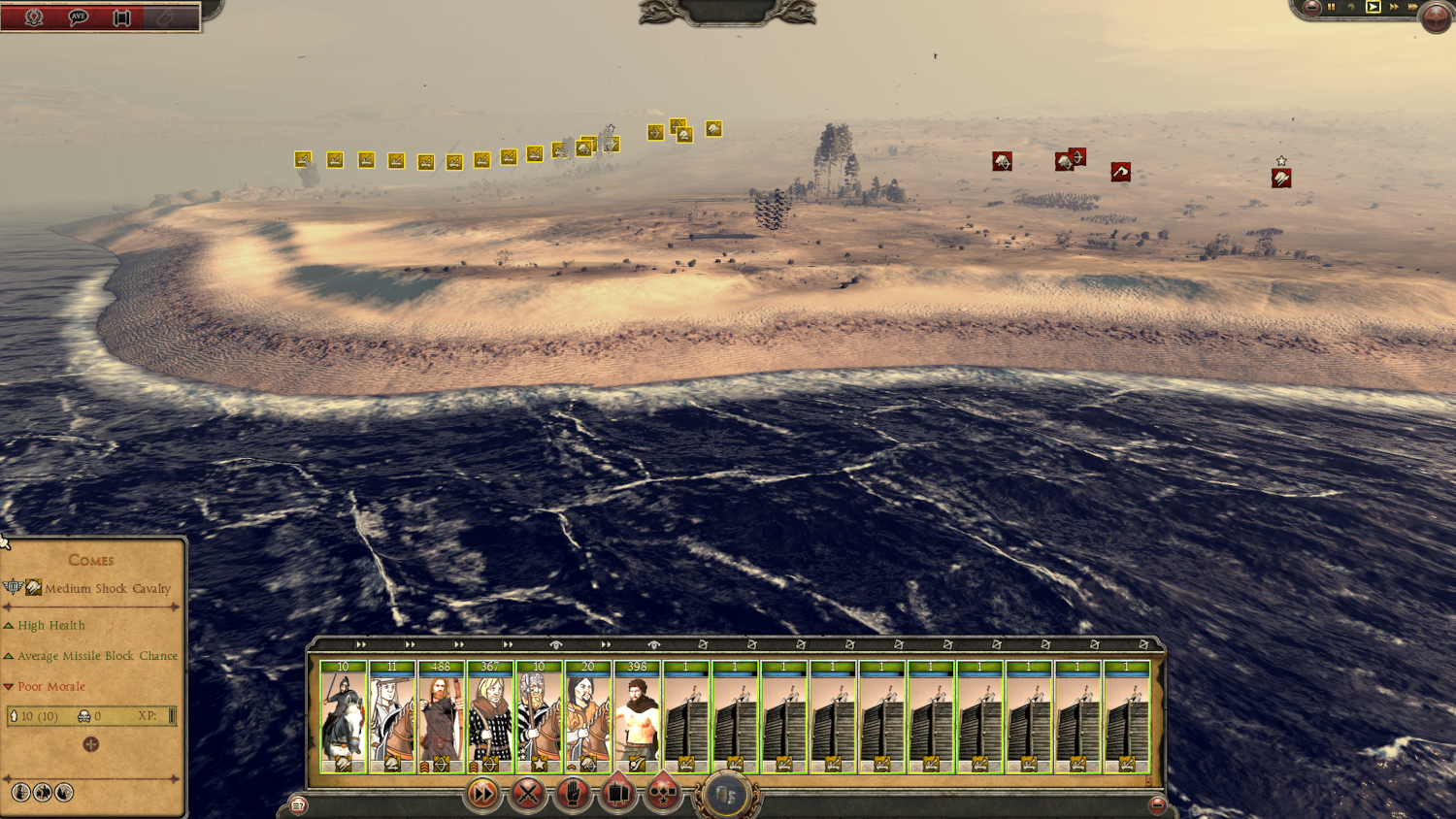Collapse the unit info panel arrow

(x=7, y=541)
